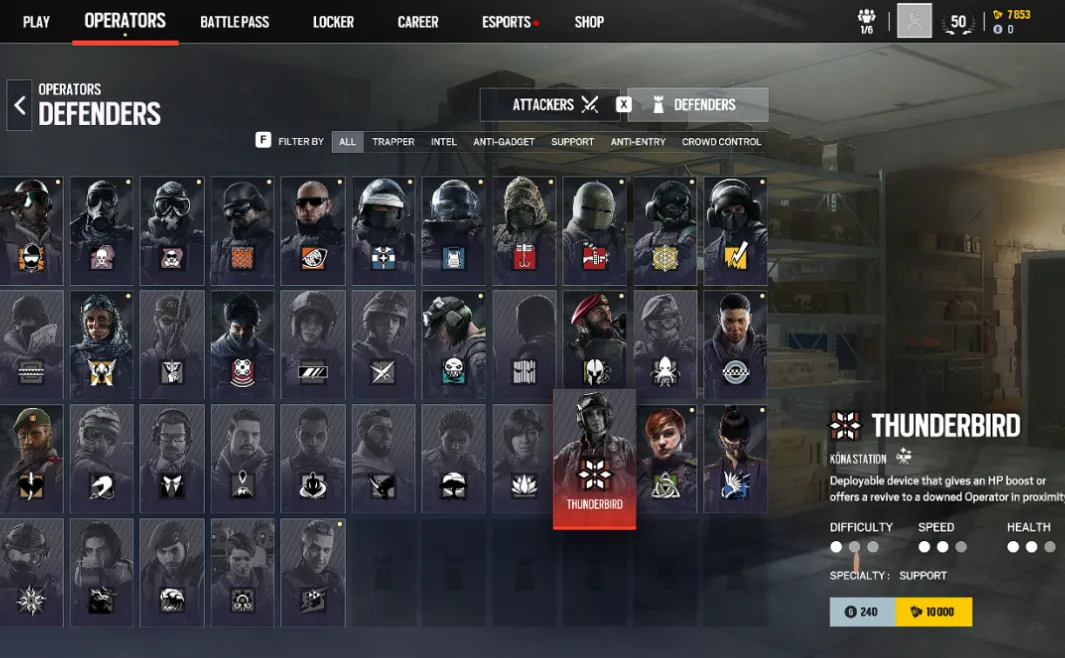The image size is (1065, 658).
Task: Filter operators by Intel
Action: [444, 142]
